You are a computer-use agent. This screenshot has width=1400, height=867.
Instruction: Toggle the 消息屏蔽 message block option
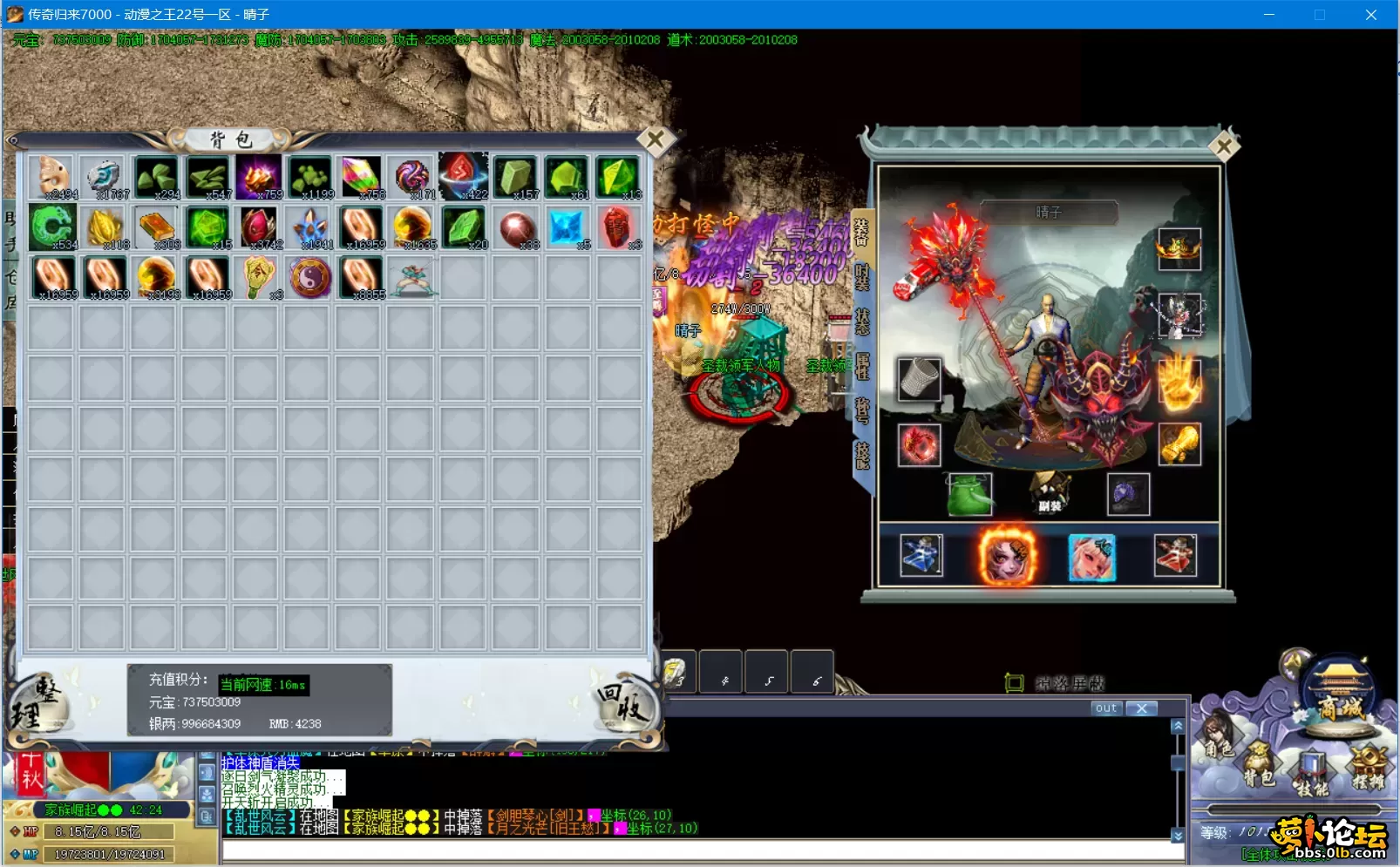tap(1046, 684)
